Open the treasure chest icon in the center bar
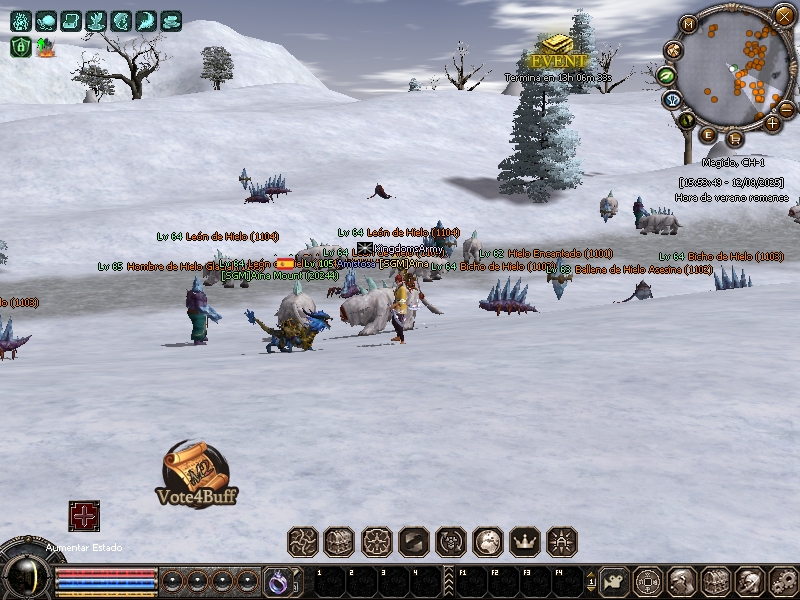 point(340,542)
